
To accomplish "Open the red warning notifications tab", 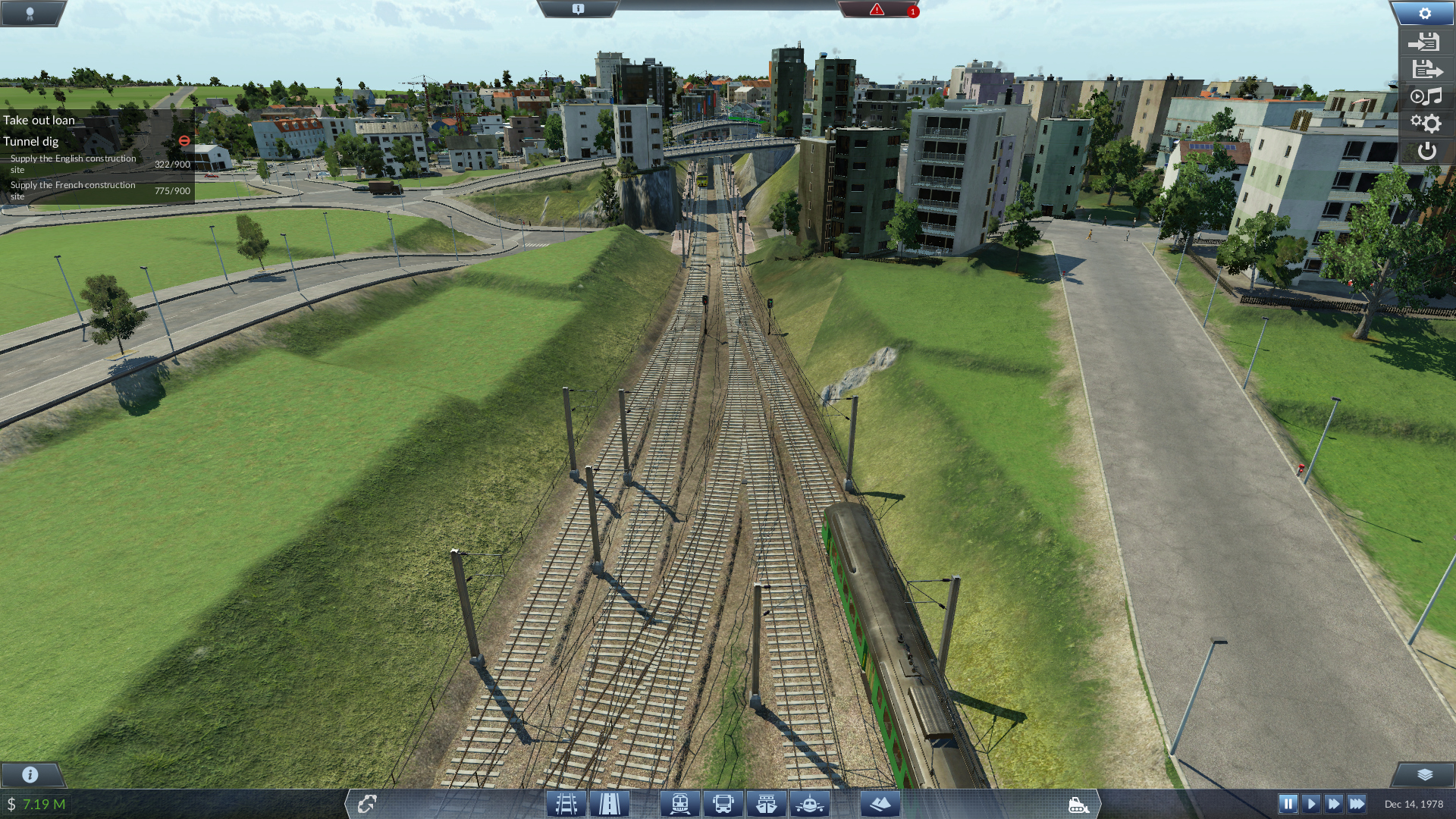I will pyautogui.click(x=877, y=10).
